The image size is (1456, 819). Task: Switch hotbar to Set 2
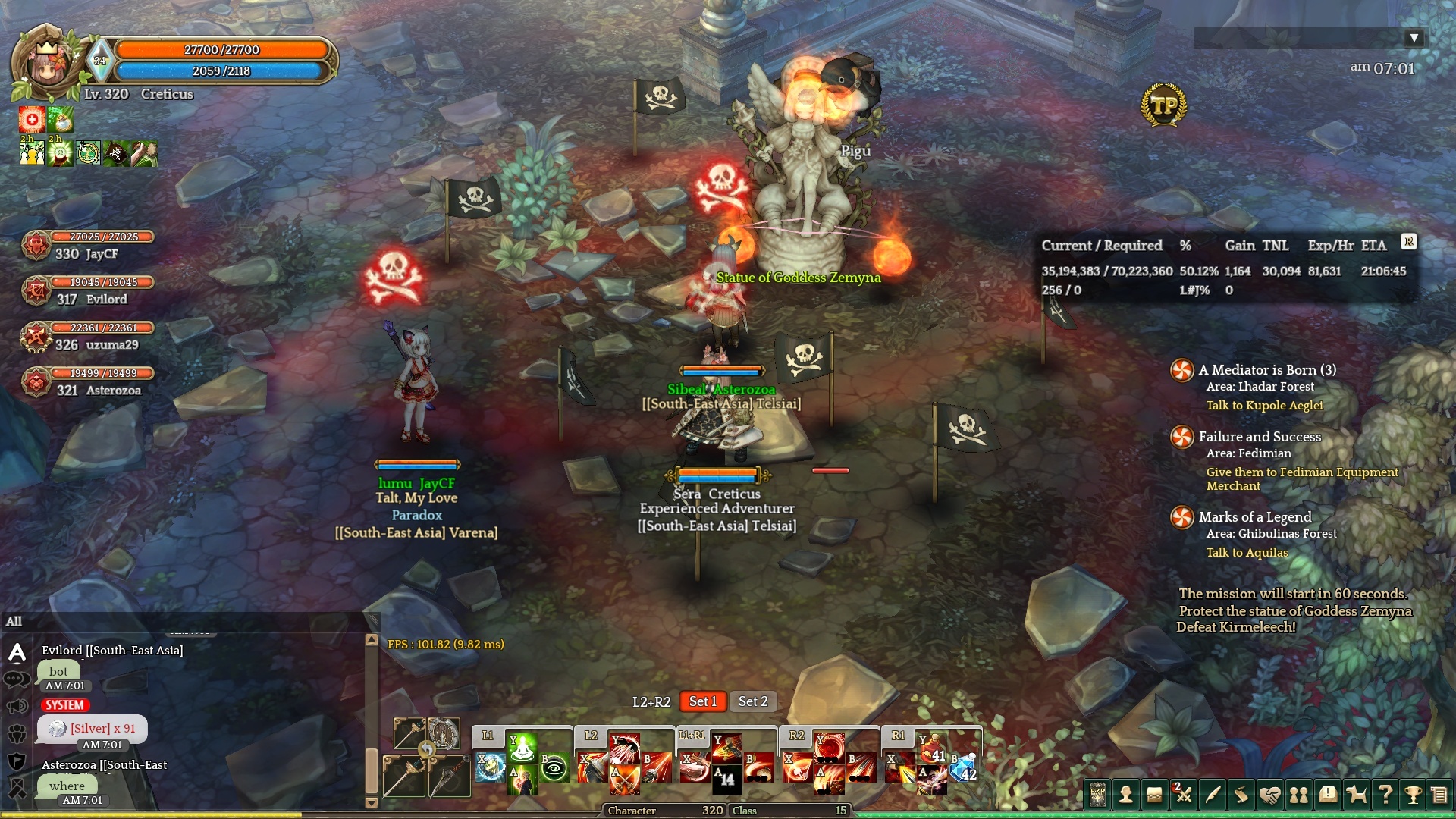coord(753,701)
